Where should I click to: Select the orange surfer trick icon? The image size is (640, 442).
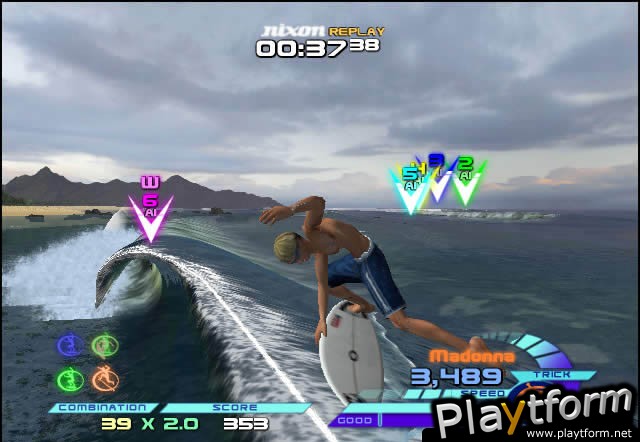point(103,379)
